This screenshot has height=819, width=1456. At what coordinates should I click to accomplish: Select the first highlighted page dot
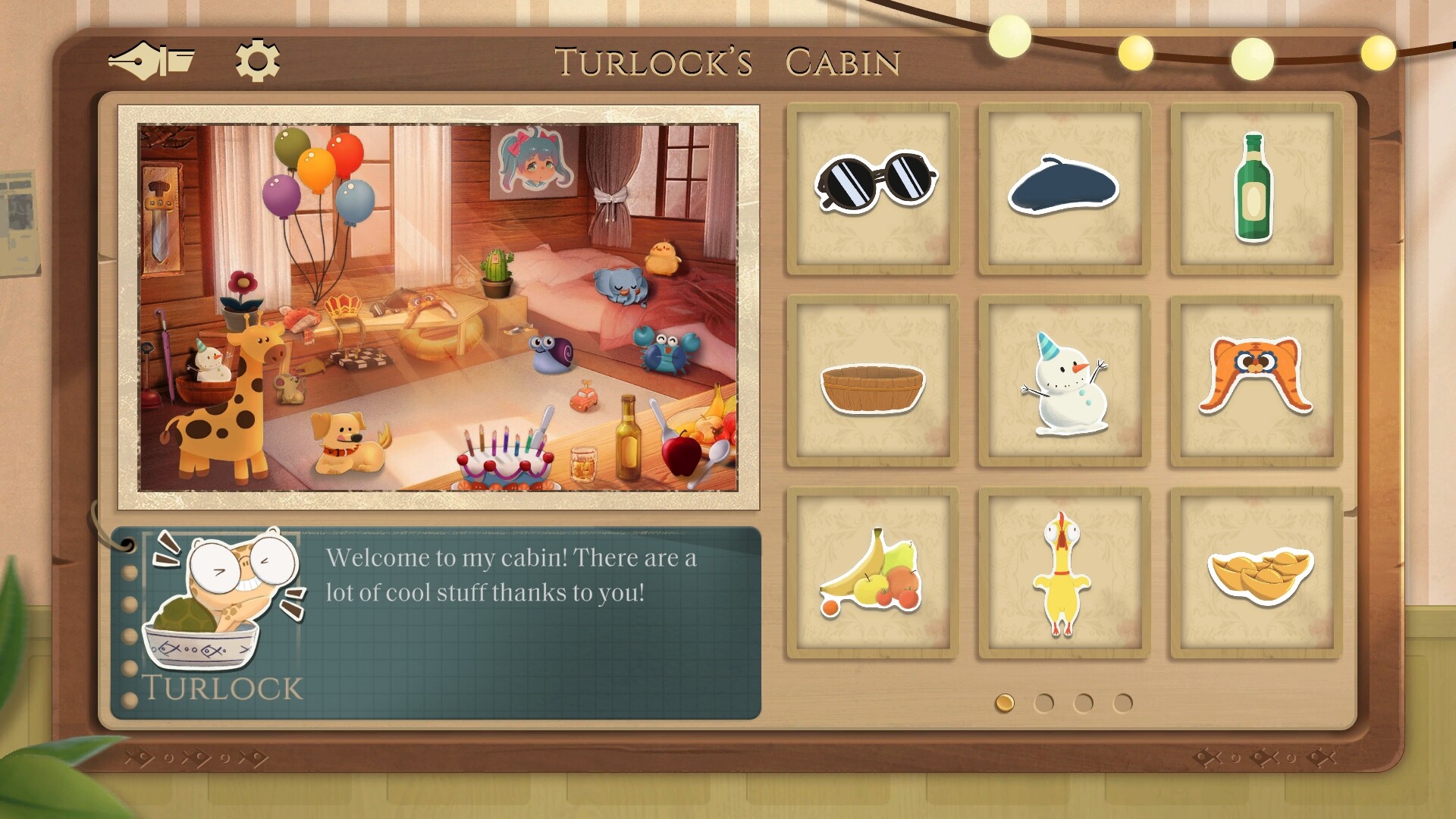pyautogui.click(x=1005, y=703)
